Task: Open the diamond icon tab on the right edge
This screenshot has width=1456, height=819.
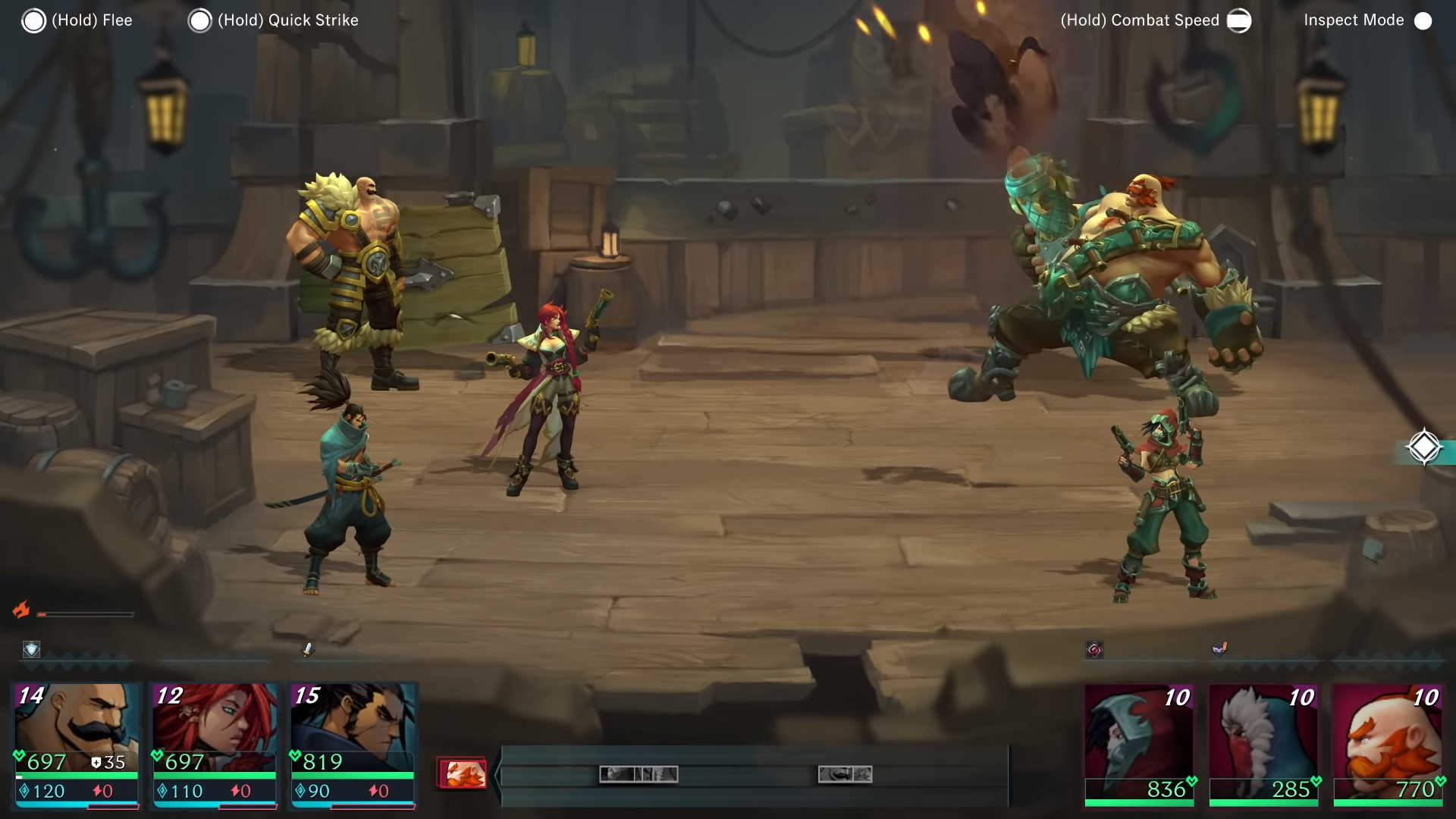Action: [x=1424, y=447]
